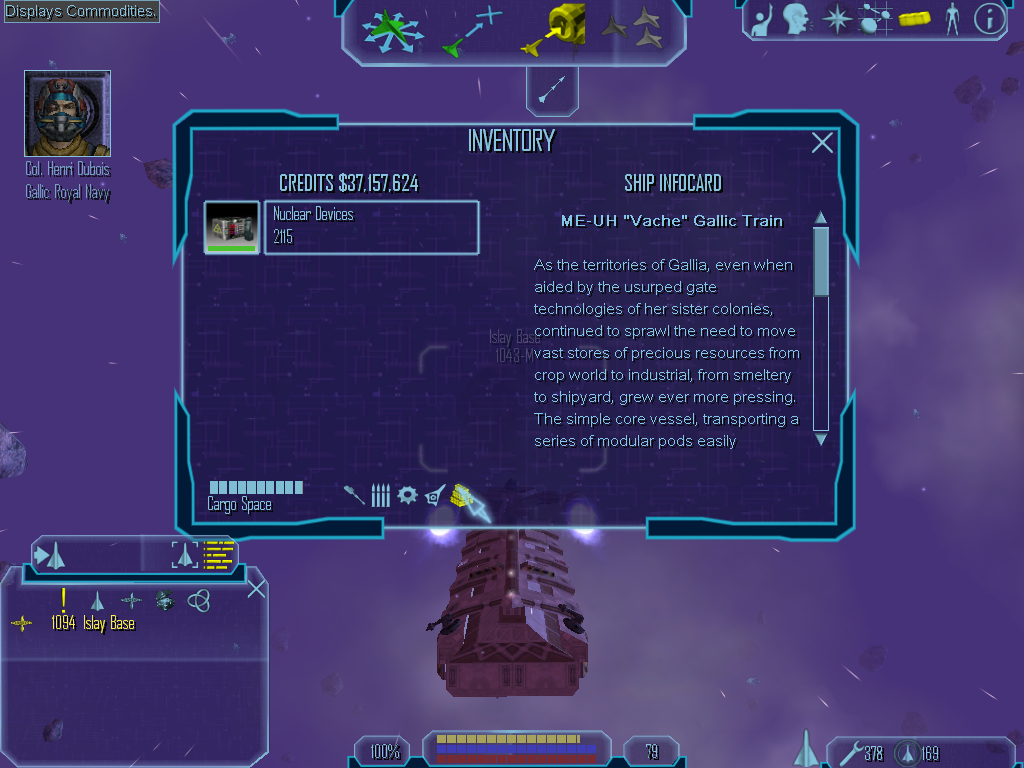Screen dimensions: 1024x768
Task: Click the ship infocard up arrow
Action: tap(821, 218)
